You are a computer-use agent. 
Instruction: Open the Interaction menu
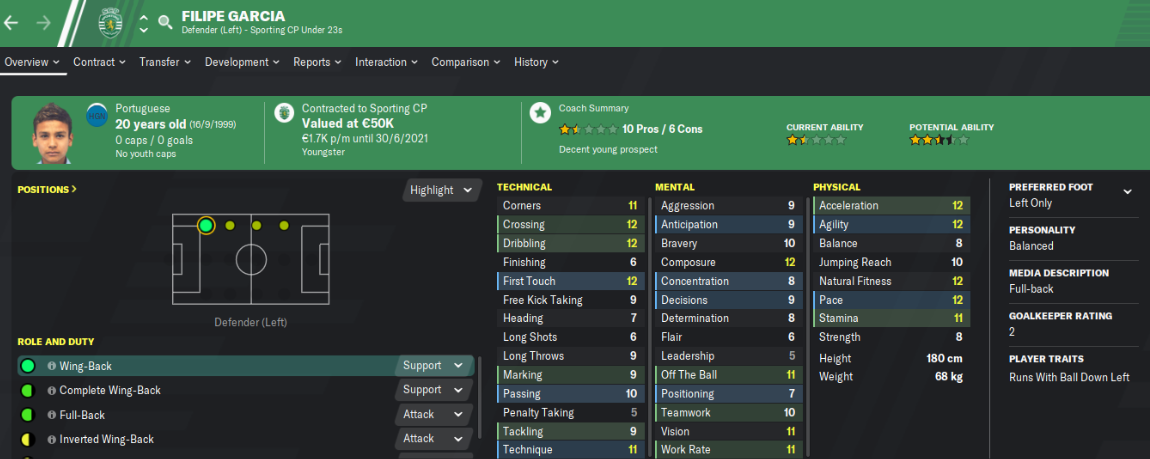pyautogui.click(x=386, y=62)
